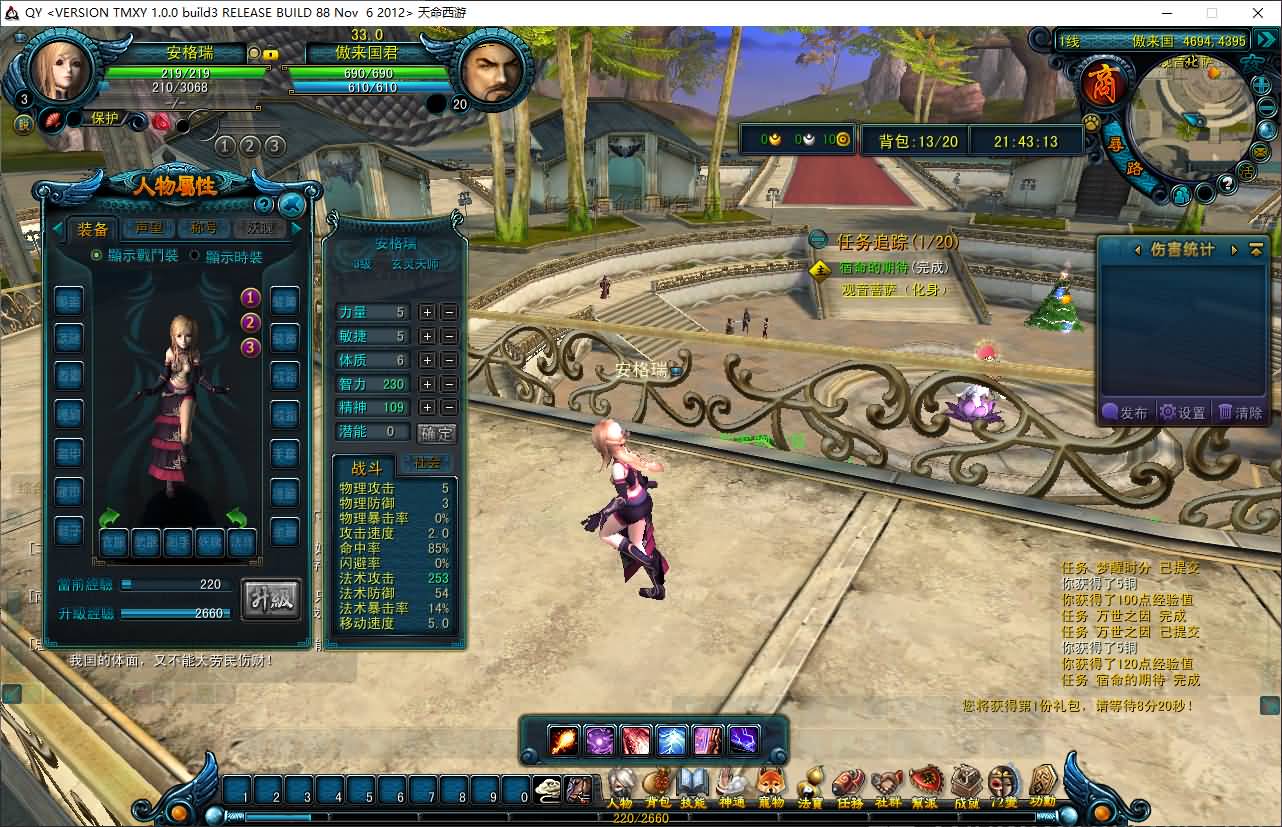The width and height of the screenshot is (1282, 827).
Task: Use the blue lightning skill
Action: [x=672, y=740]
